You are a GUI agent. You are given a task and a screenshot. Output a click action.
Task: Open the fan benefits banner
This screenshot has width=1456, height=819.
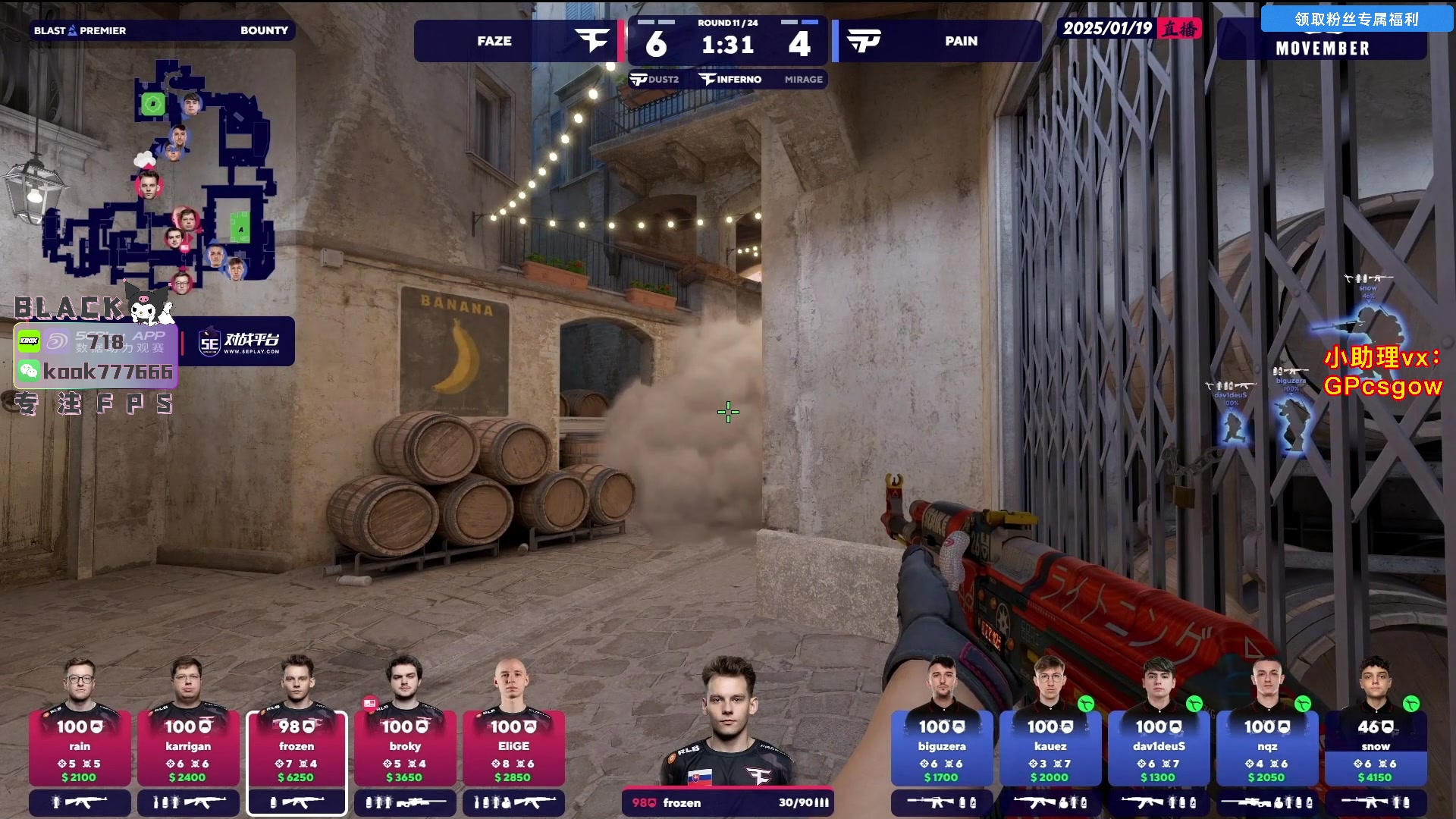[1356, 19]
